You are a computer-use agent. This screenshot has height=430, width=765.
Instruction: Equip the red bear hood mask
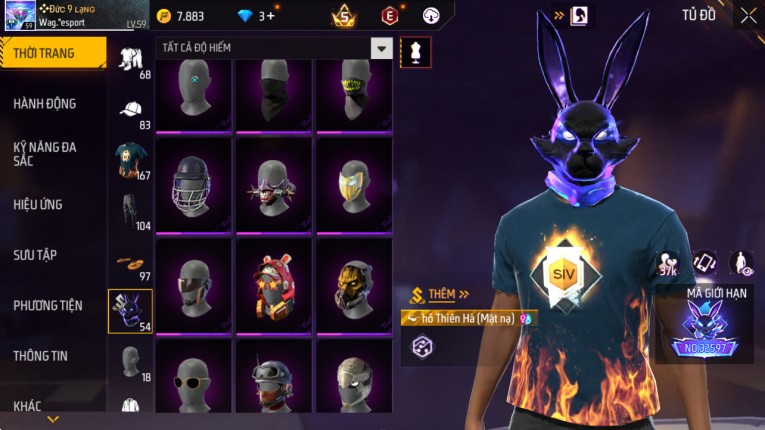click(273, 285)
